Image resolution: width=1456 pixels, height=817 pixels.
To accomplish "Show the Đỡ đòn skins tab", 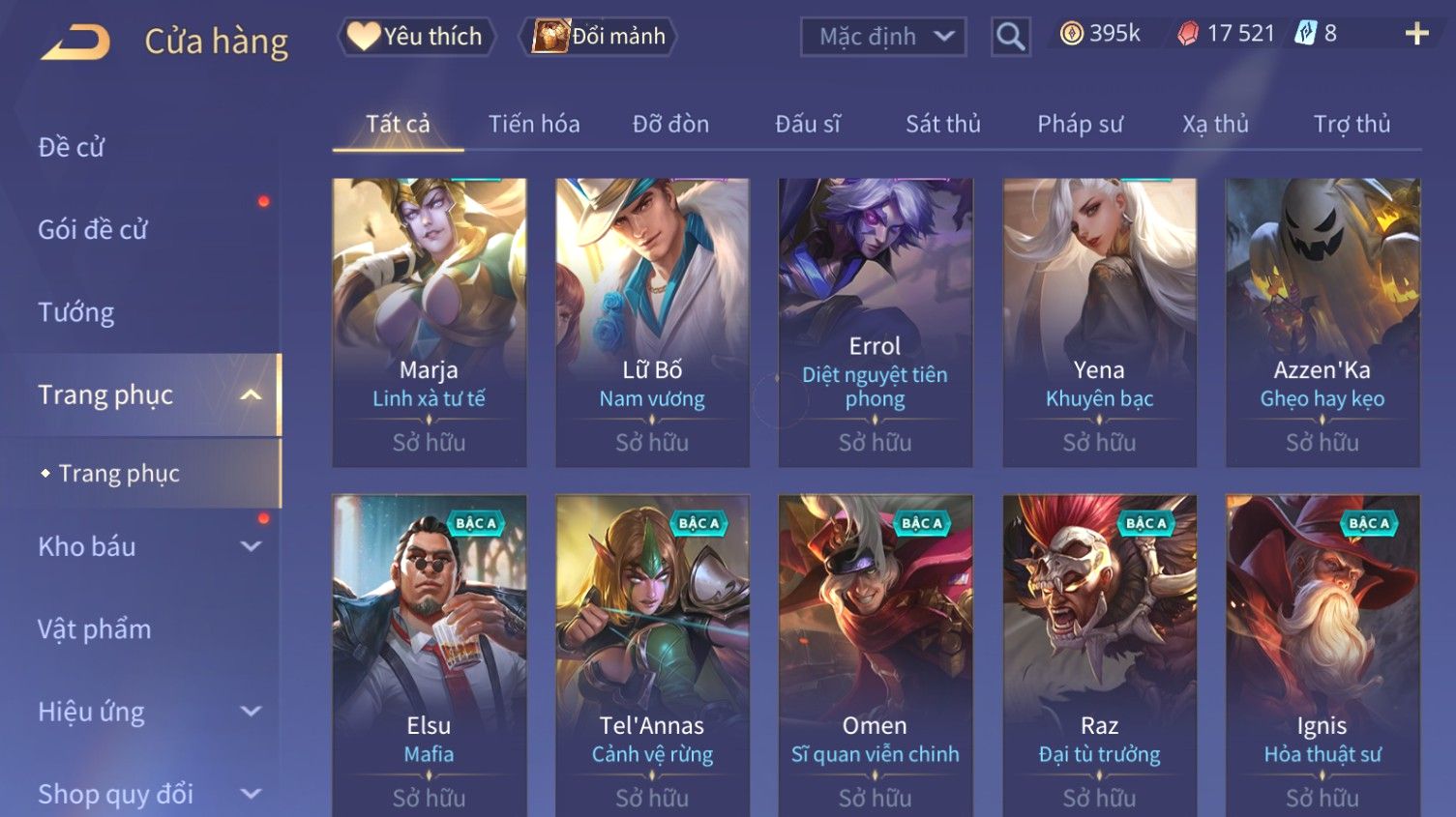I will point(670,124).
